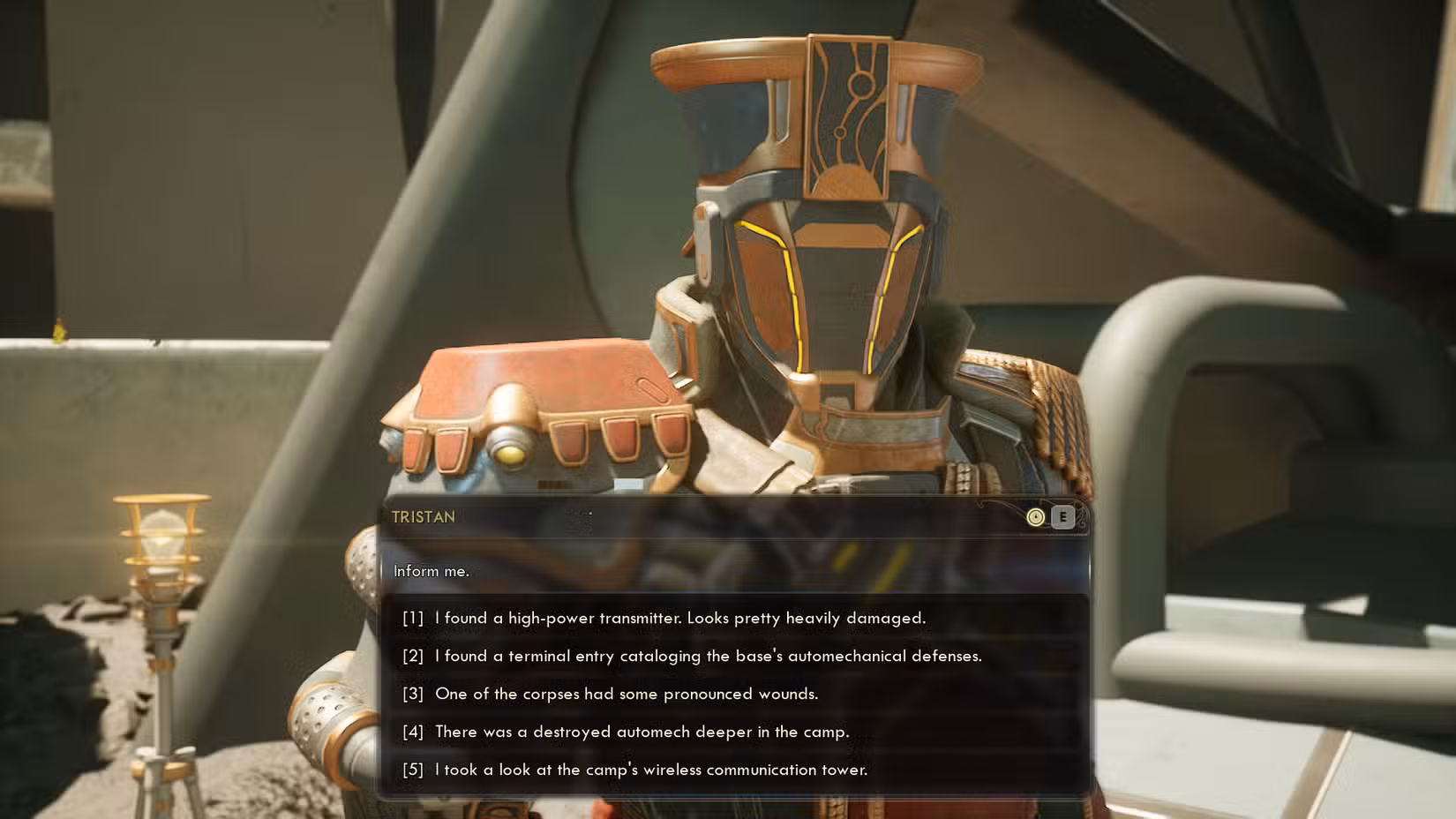Pick the corpse with pronounced wounds reply
This screenshot has width=1456, height=819.
pos(627,694)
